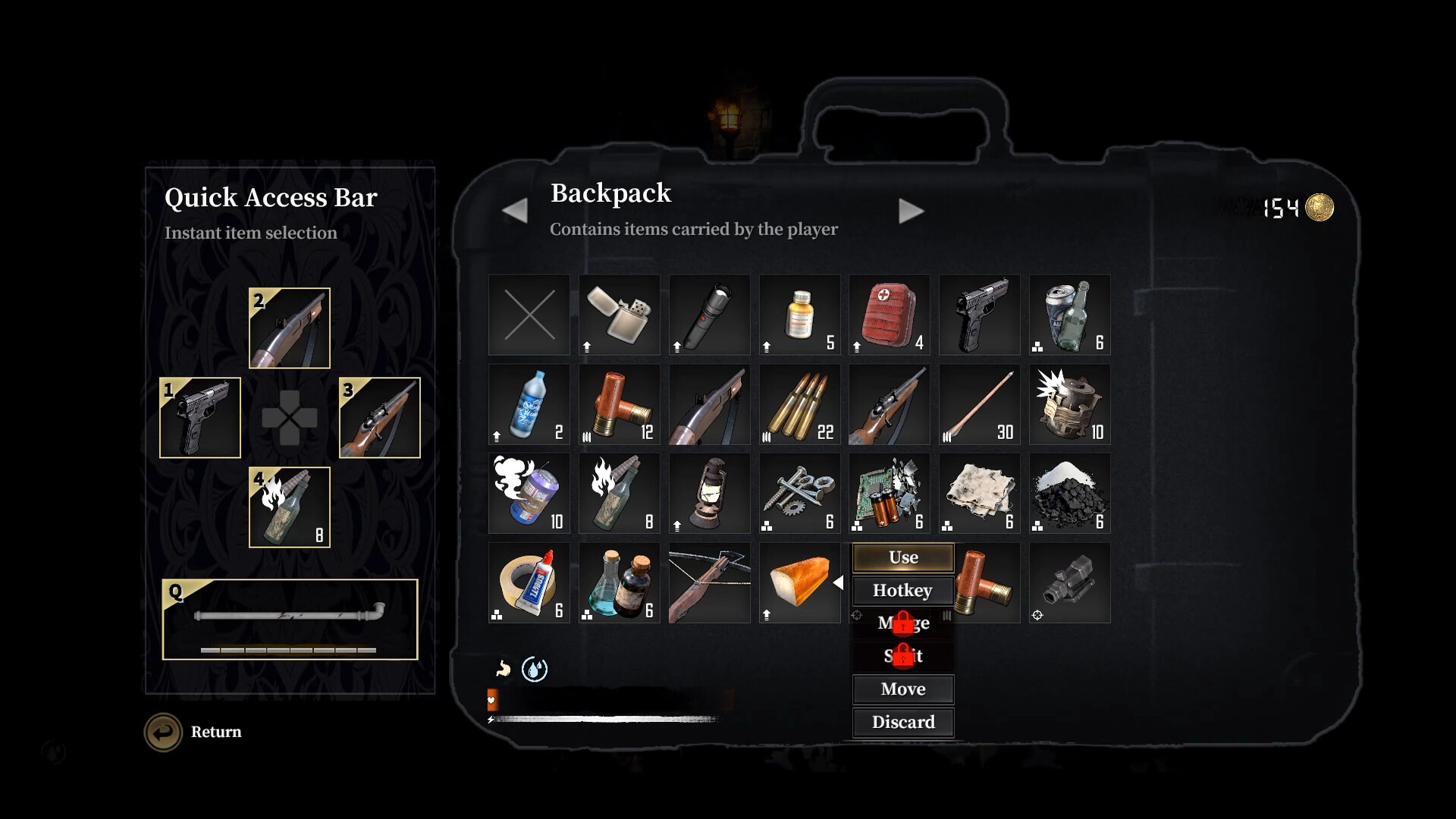Select the Hotkey option in context menu
The image size is (1456, 819).
903,591
